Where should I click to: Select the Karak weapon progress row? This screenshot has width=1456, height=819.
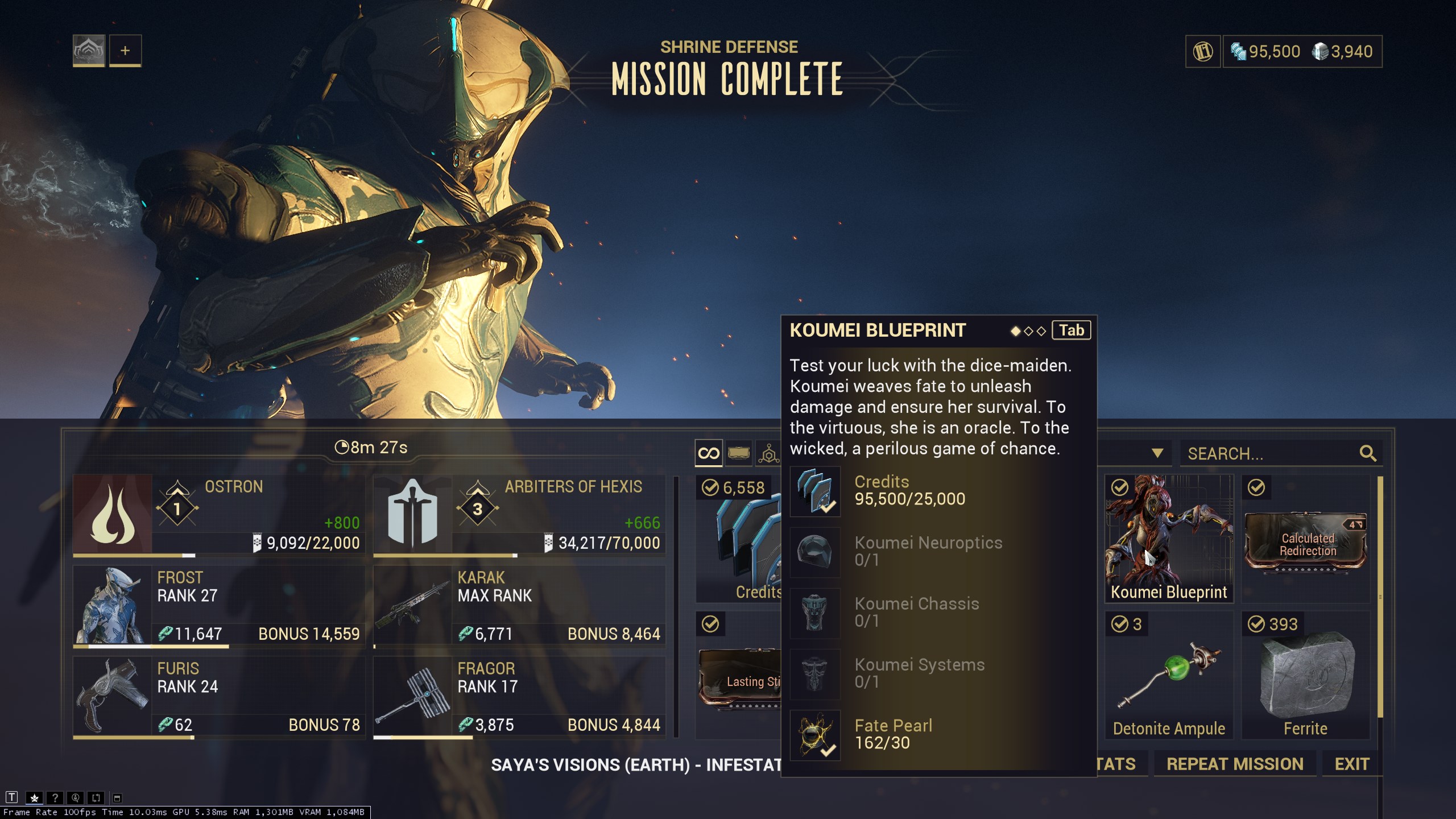(x=519, y=606)
